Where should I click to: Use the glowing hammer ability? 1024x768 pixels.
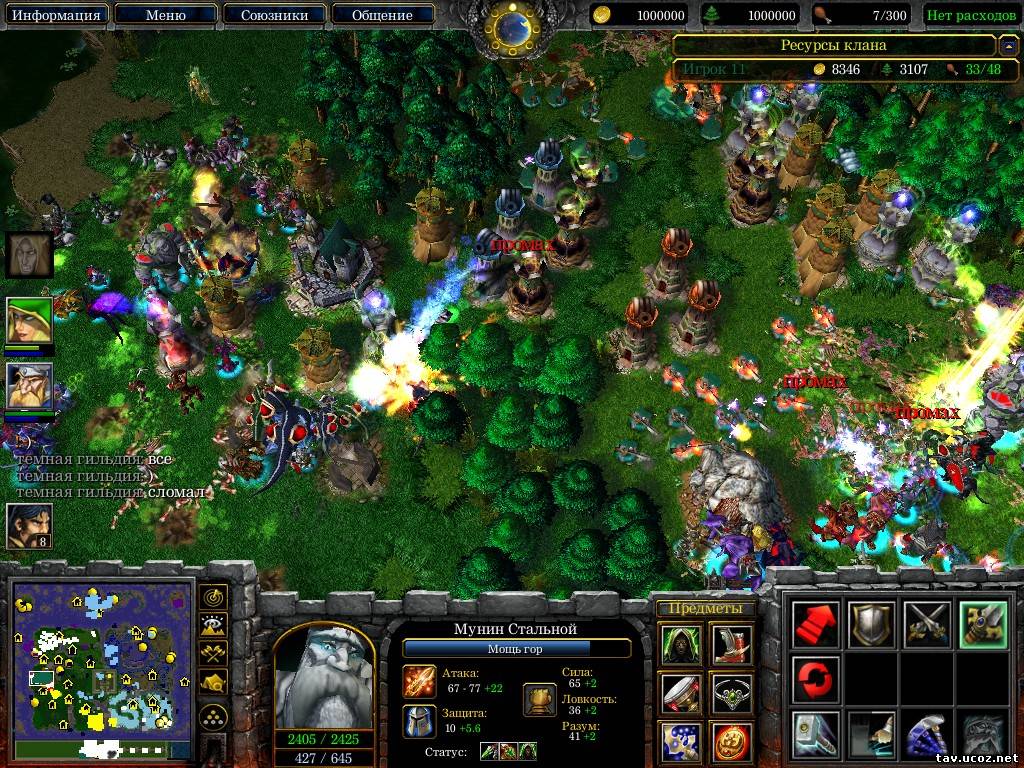point(814,734)
